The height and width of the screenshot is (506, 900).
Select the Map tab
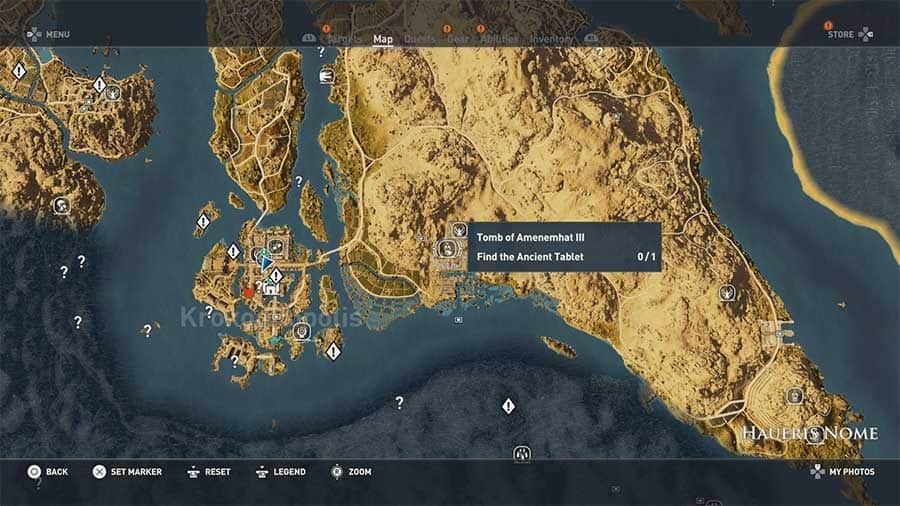pos(383,40)
